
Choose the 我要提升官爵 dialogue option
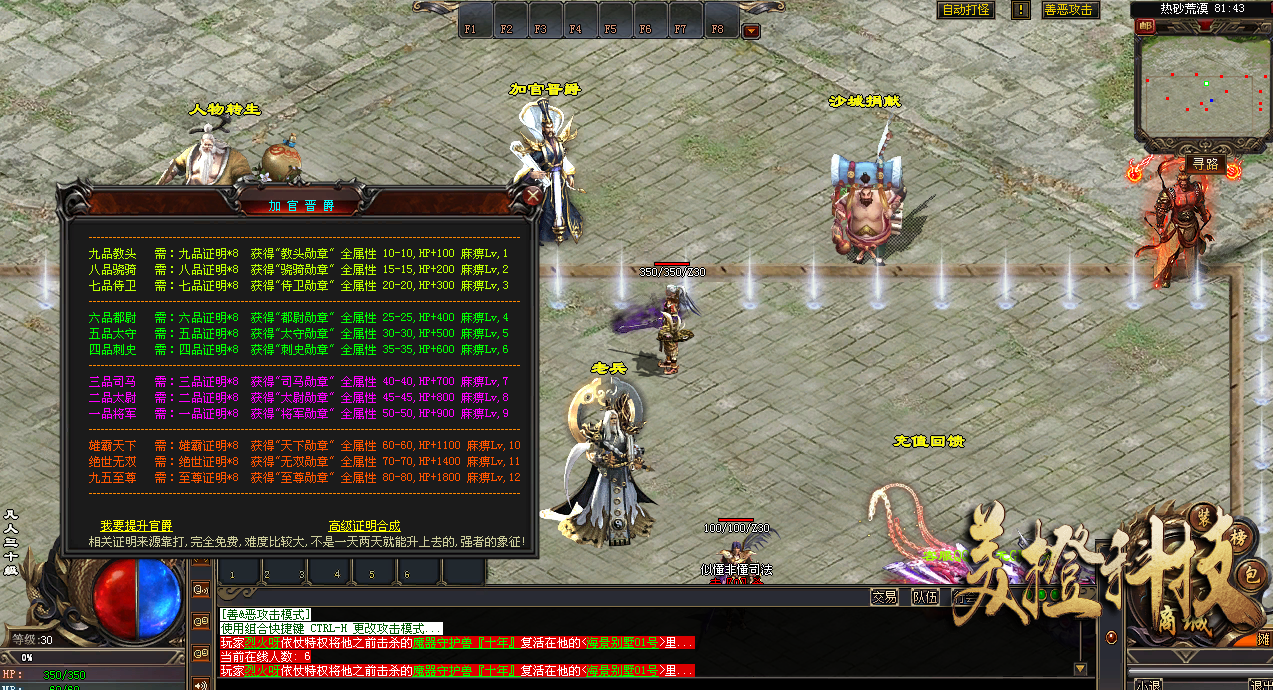(136, 526)
